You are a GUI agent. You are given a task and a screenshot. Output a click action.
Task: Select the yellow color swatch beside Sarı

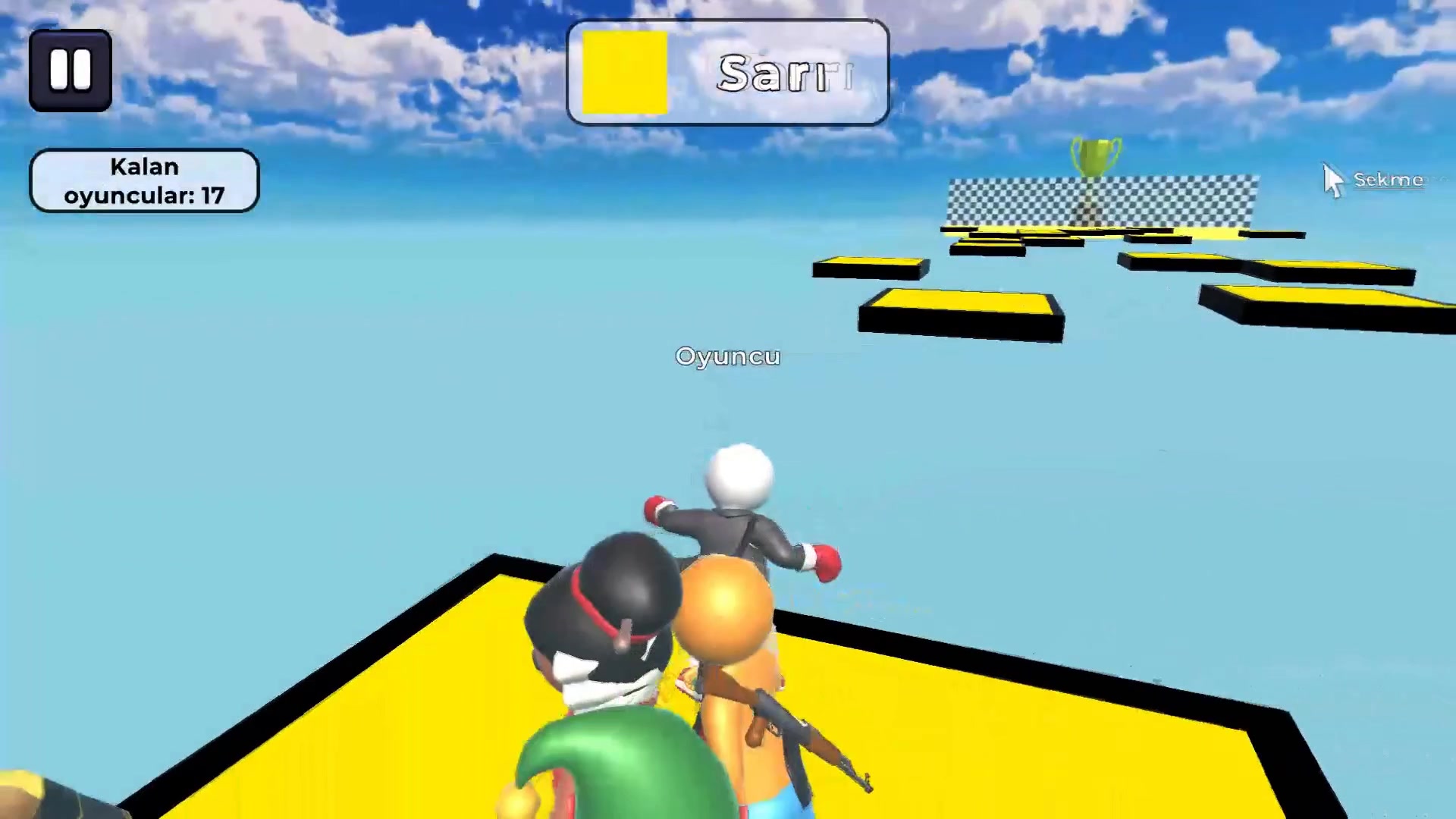[624, 71]
